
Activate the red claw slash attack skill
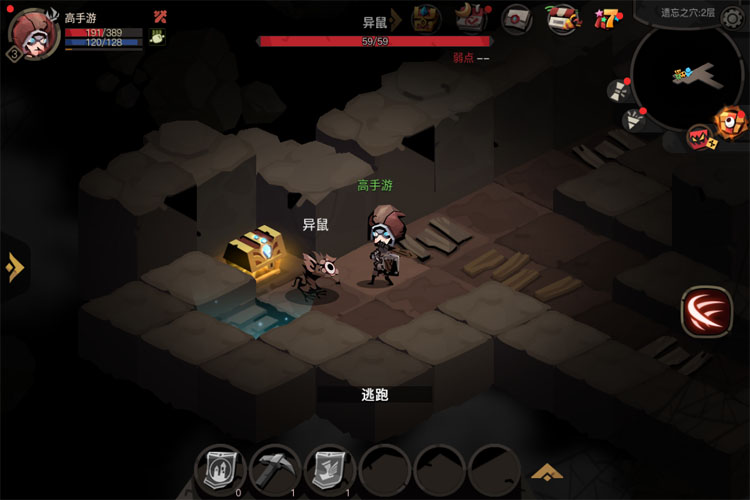706,312
